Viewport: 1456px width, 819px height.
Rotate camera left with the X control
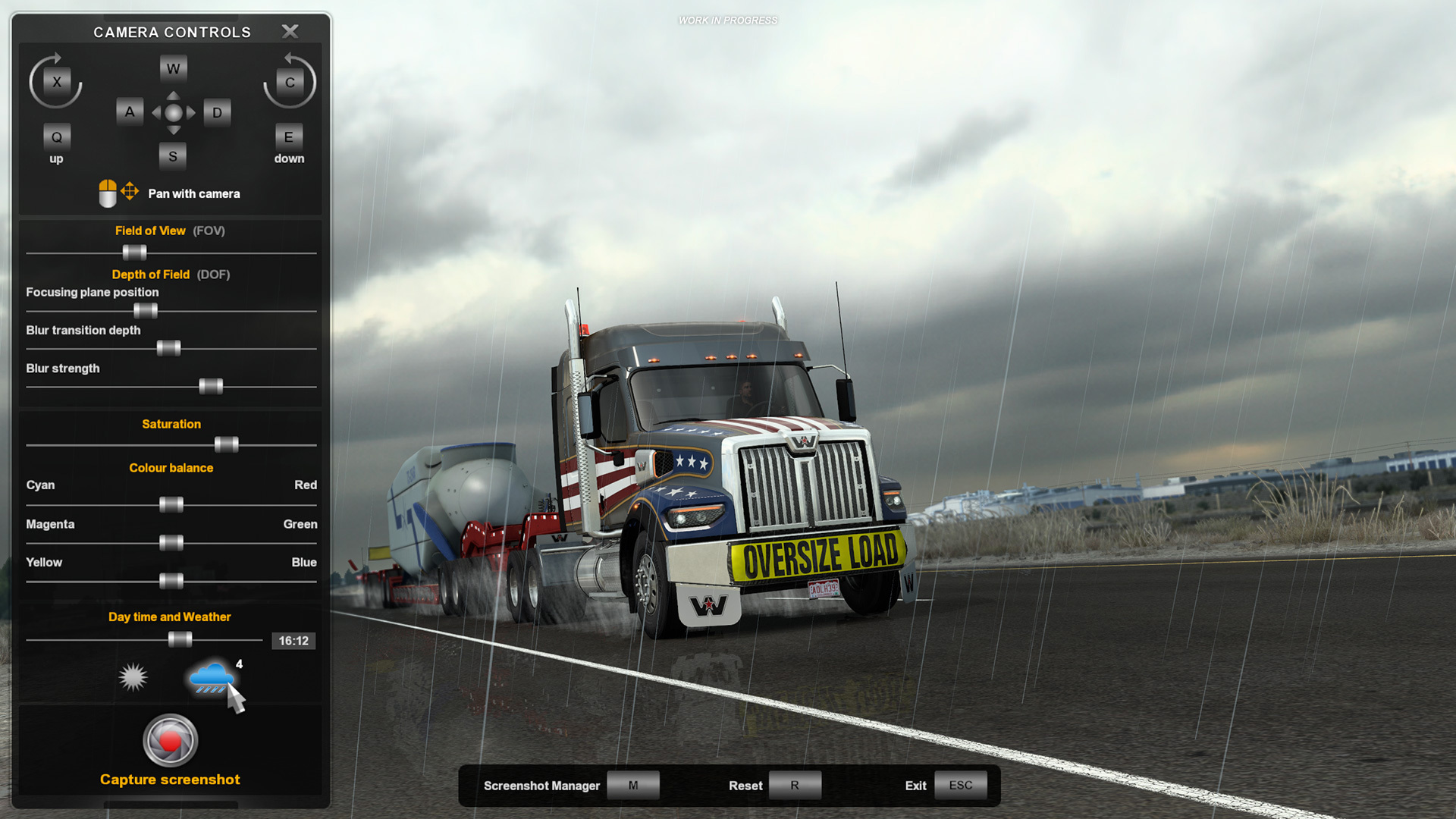[57, 82]
